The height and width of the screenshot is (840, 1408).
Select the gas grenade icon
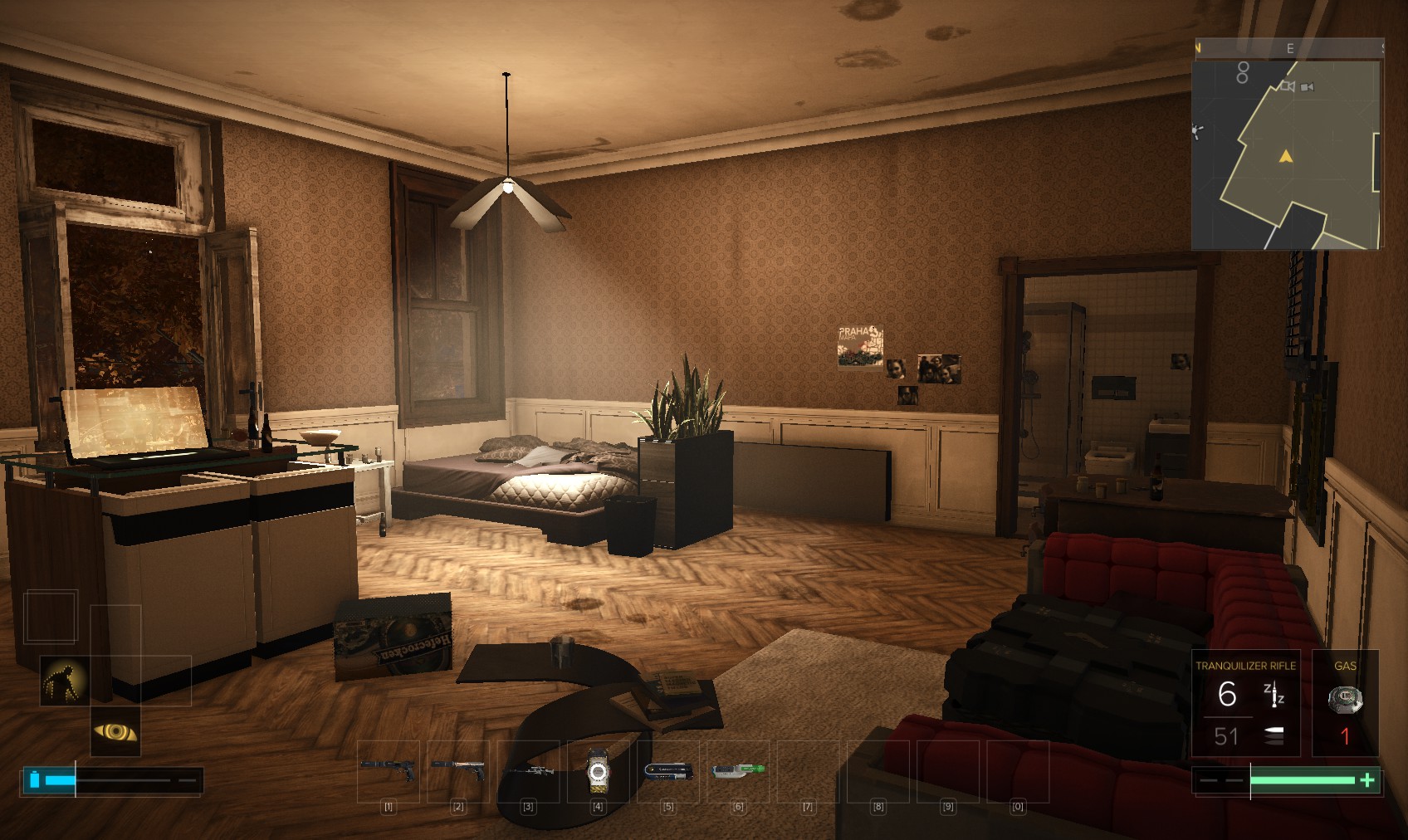(x=1345, y=701)
